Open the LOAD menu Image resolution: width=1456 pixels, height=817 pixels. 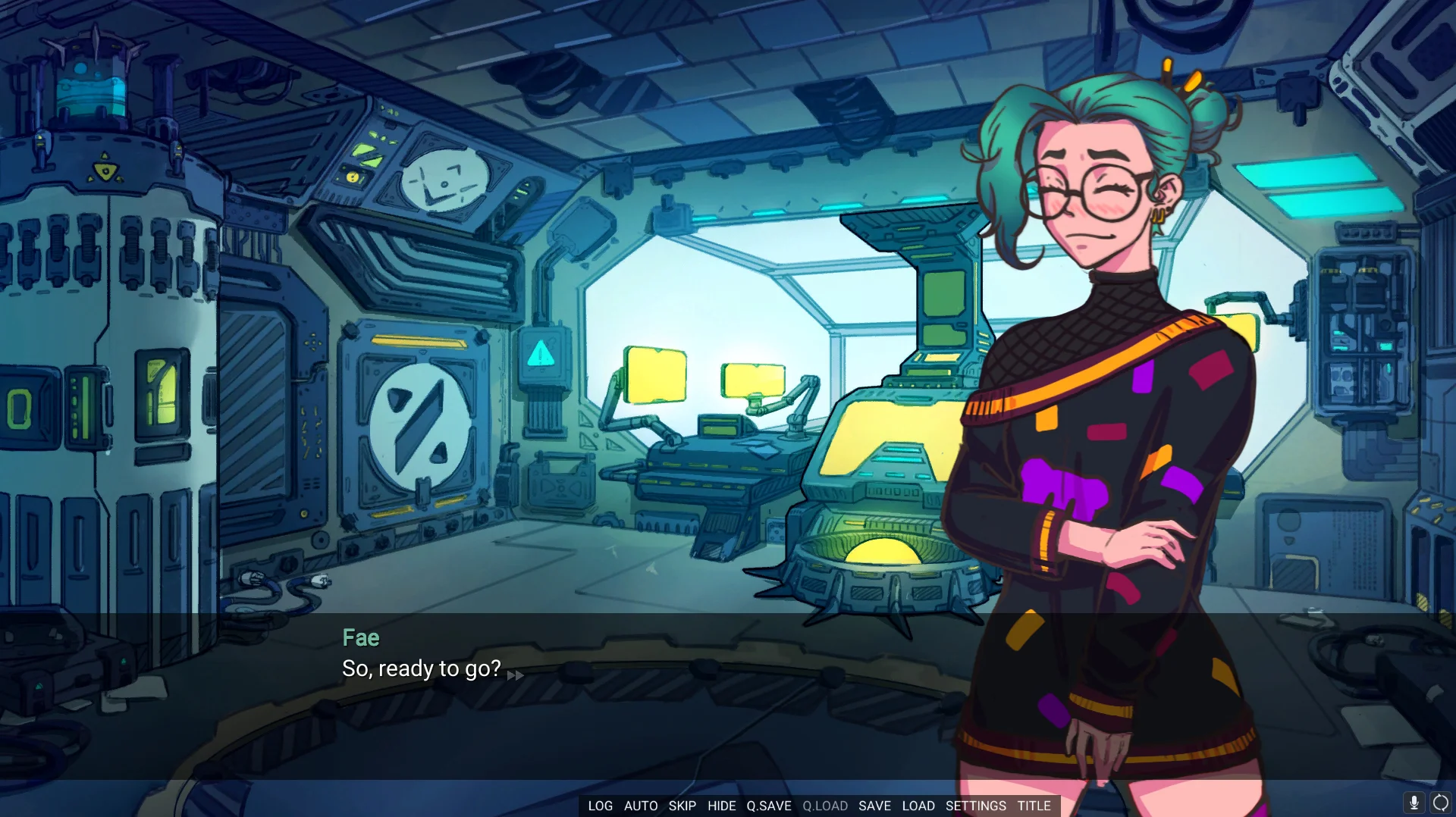(918, 806)
